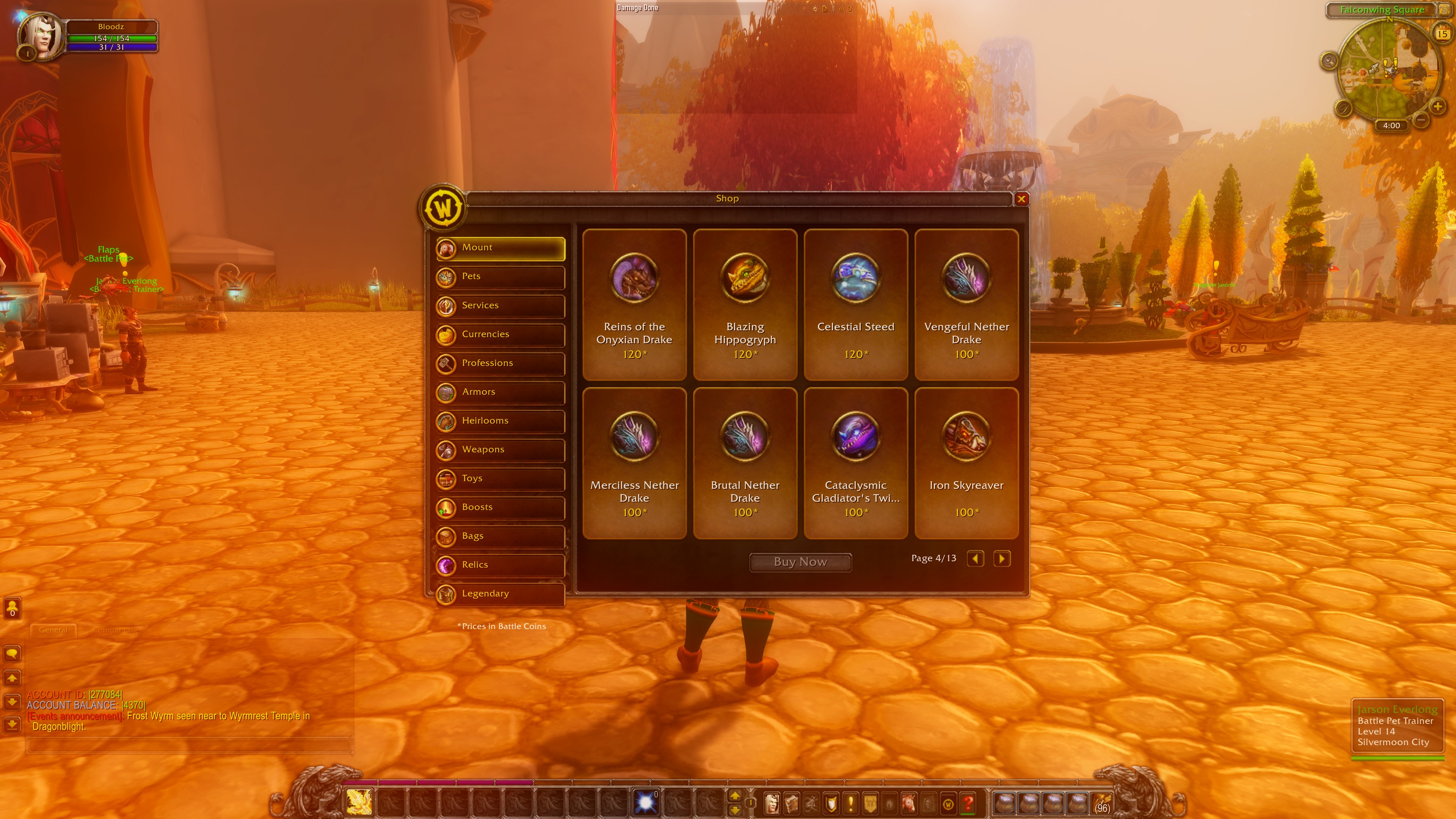Image resolution: width=1456 pixels, height=819 pixels.
Task: Show the Professions shop category
Action: point(500,364)
